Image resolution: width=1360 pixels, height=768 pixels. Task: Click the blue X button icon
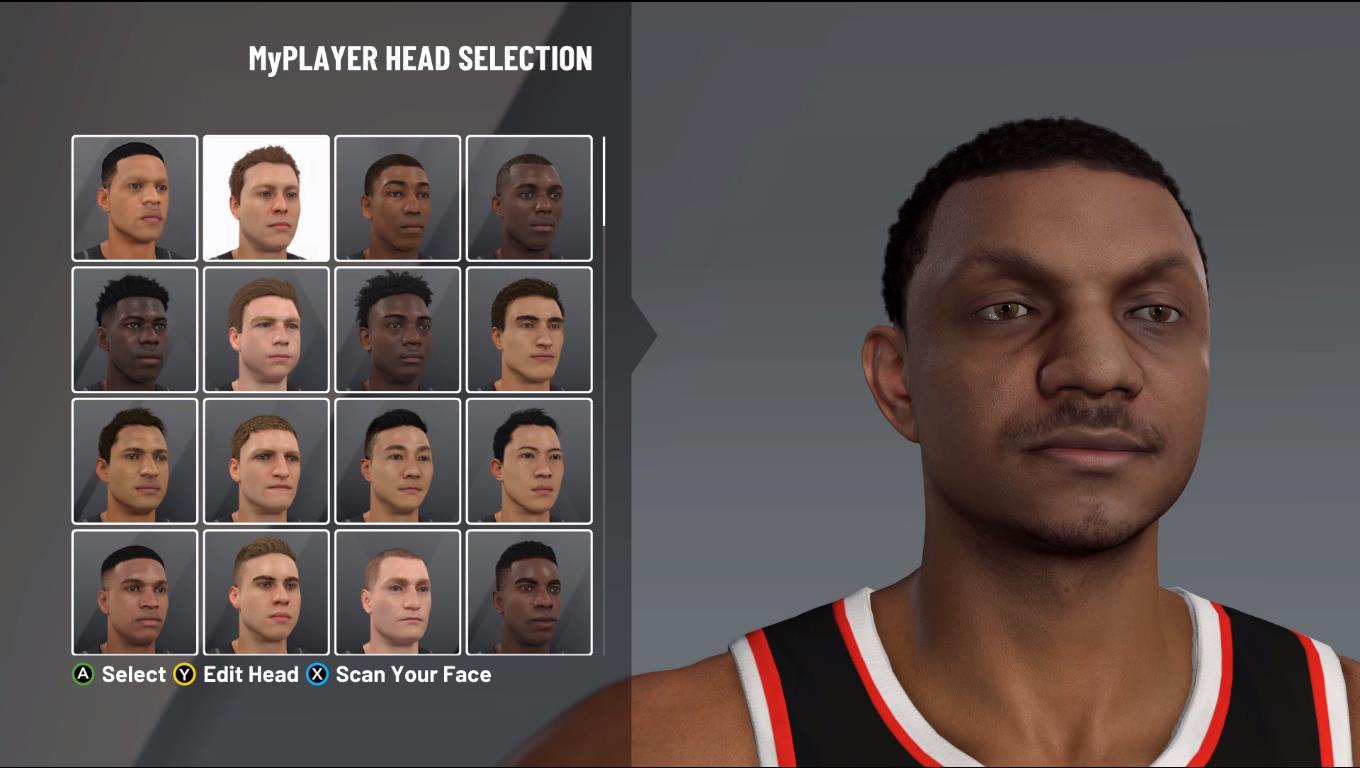click(x=319, y=675)
